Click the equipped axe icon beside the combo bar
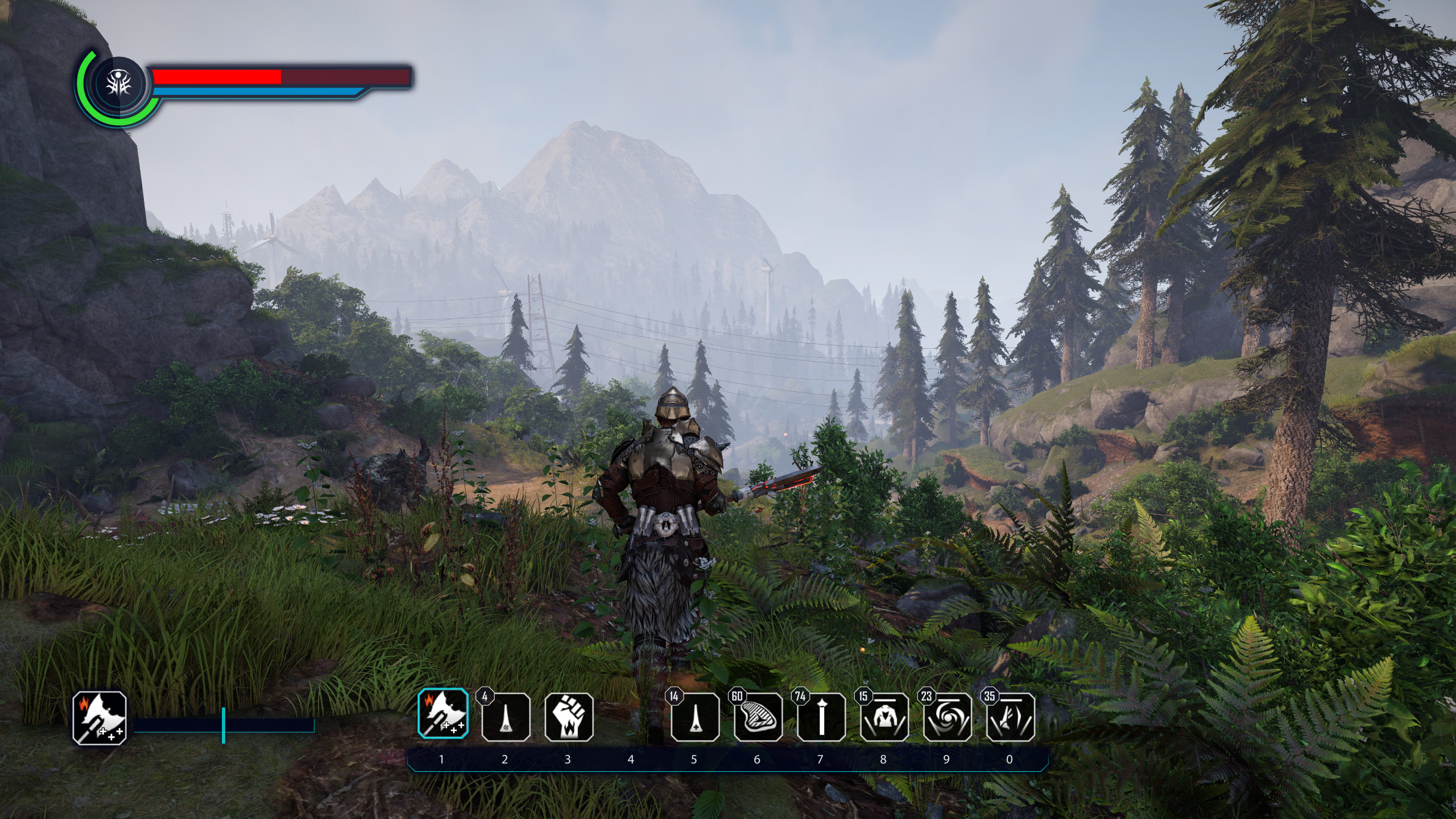Viewport: 1456px width, 819px height. [100, 718]
